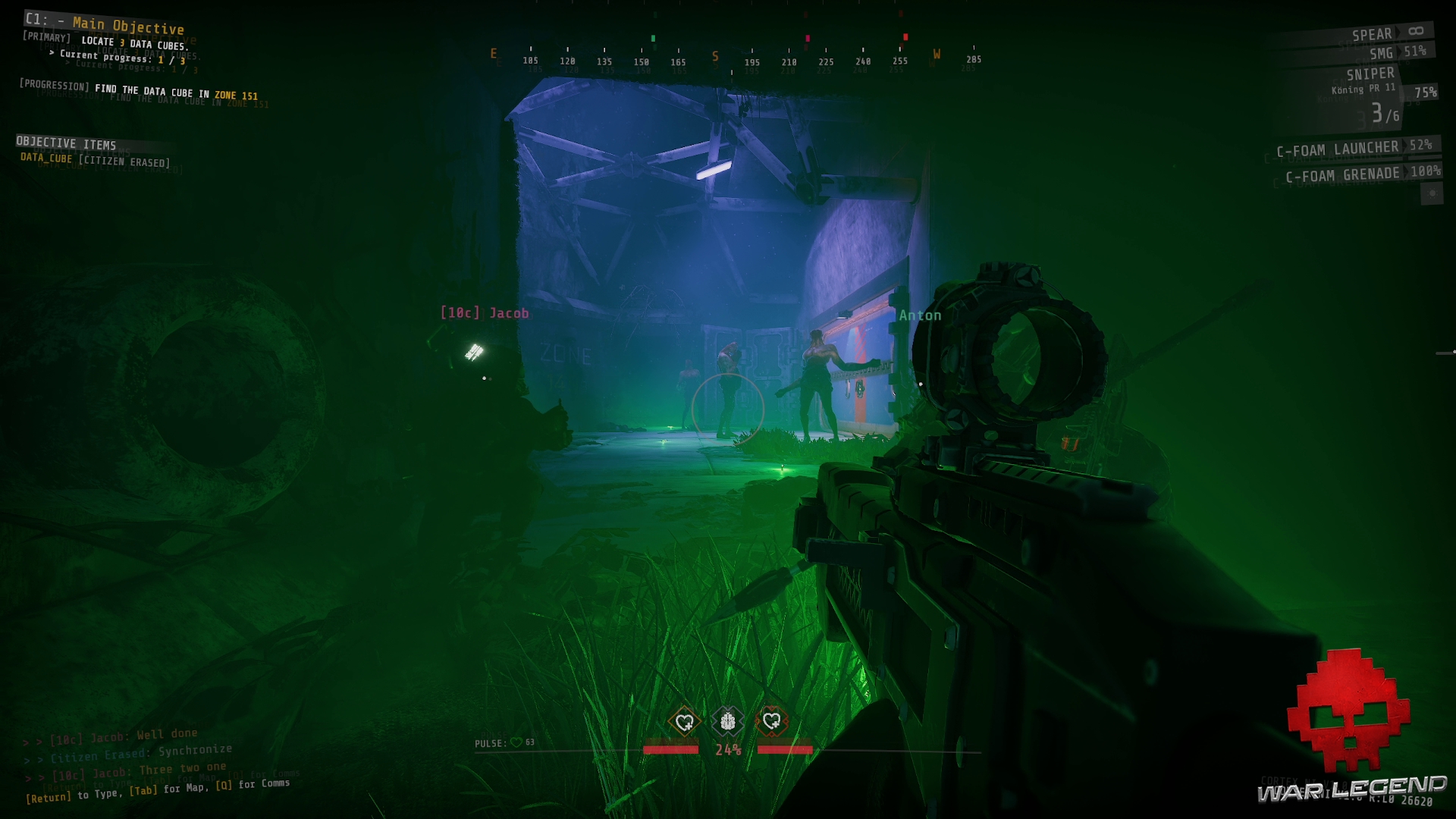This screenshot has width=1456, height=819.
Task: Click ZONE 151 in the progression text
Action: pyautogui.click(x=237, y=96)
